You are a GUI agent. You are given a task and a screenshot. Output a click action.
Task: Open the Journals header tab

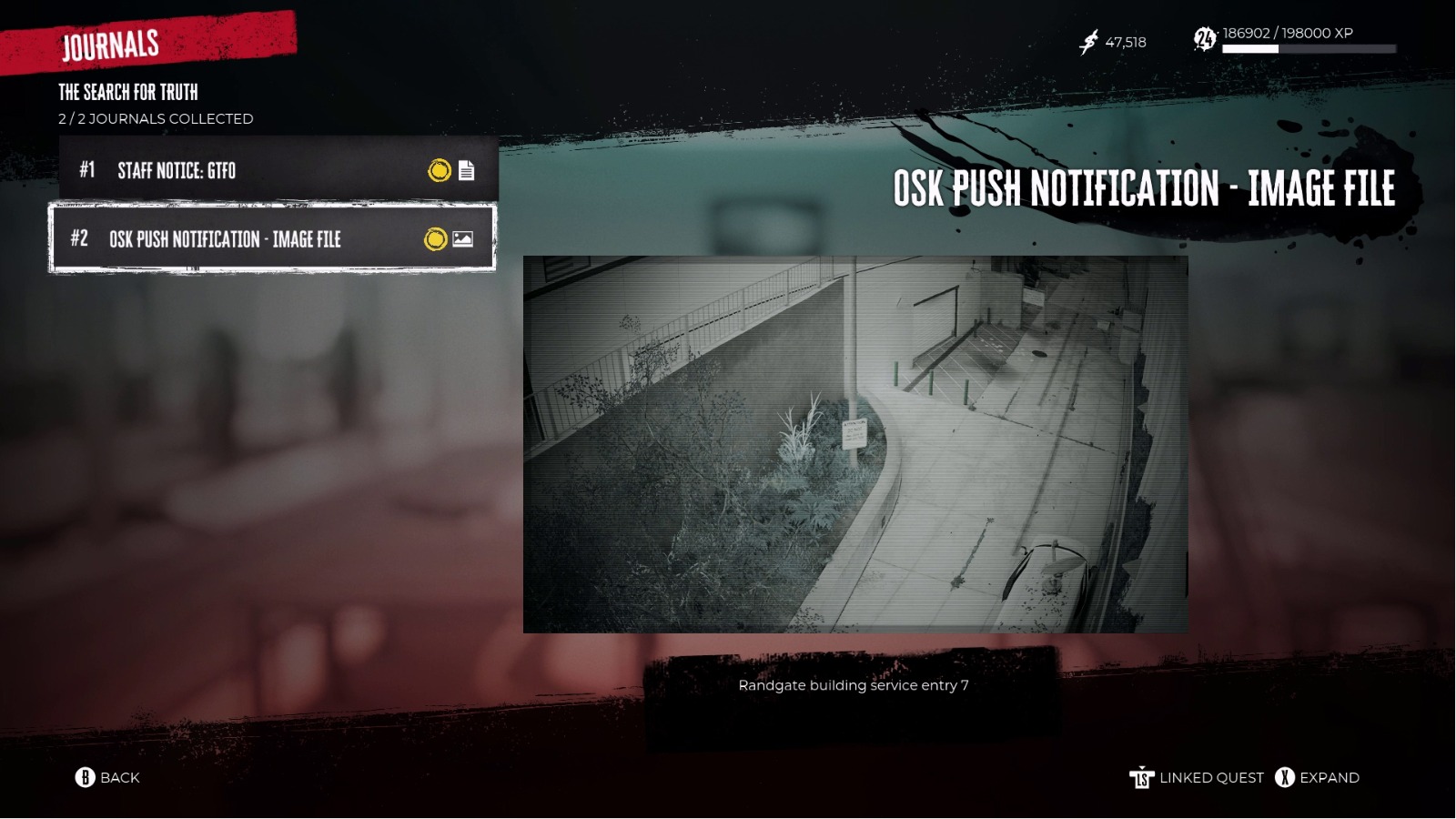111,43
